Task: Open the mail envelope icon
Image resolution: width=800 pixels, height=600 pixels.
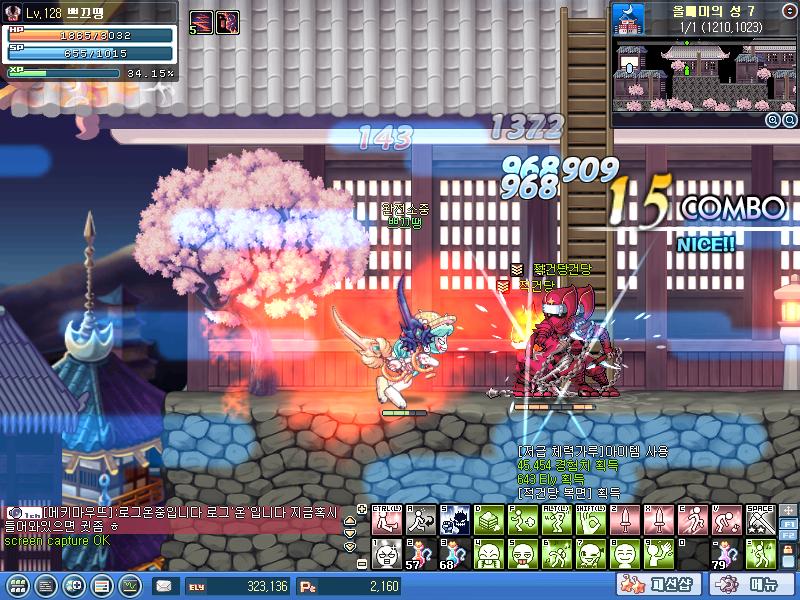Action: click(163, 585)
